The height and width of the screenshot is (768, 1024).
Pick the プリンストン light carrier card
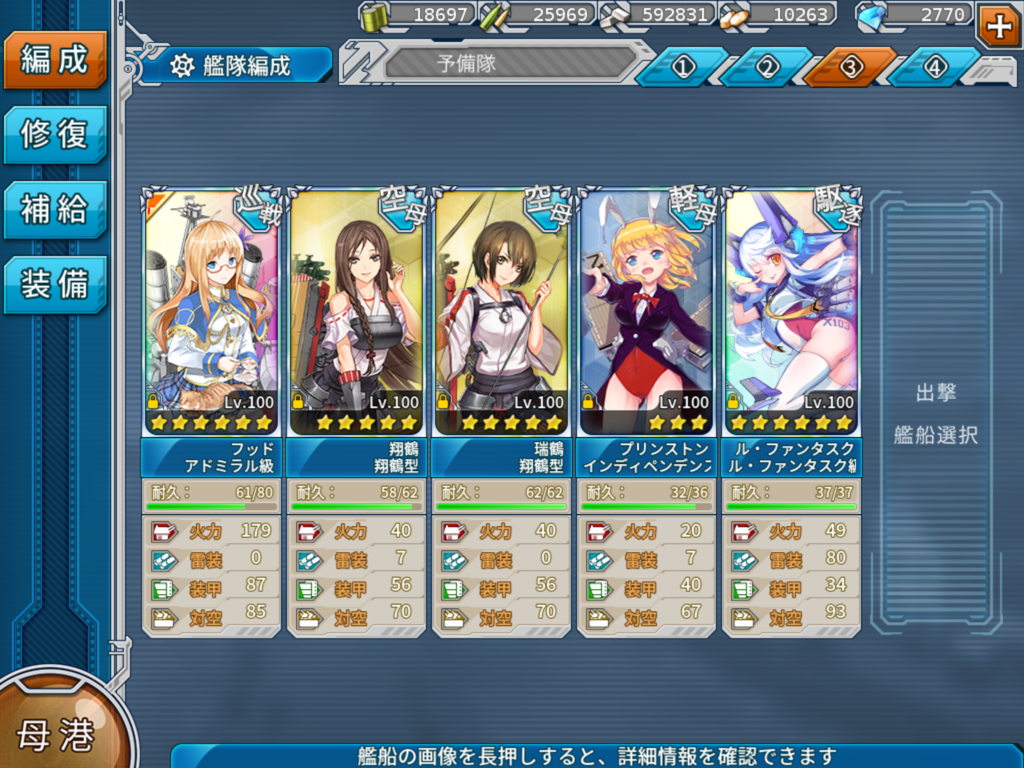pyautogui.click(x=646, y=312)
